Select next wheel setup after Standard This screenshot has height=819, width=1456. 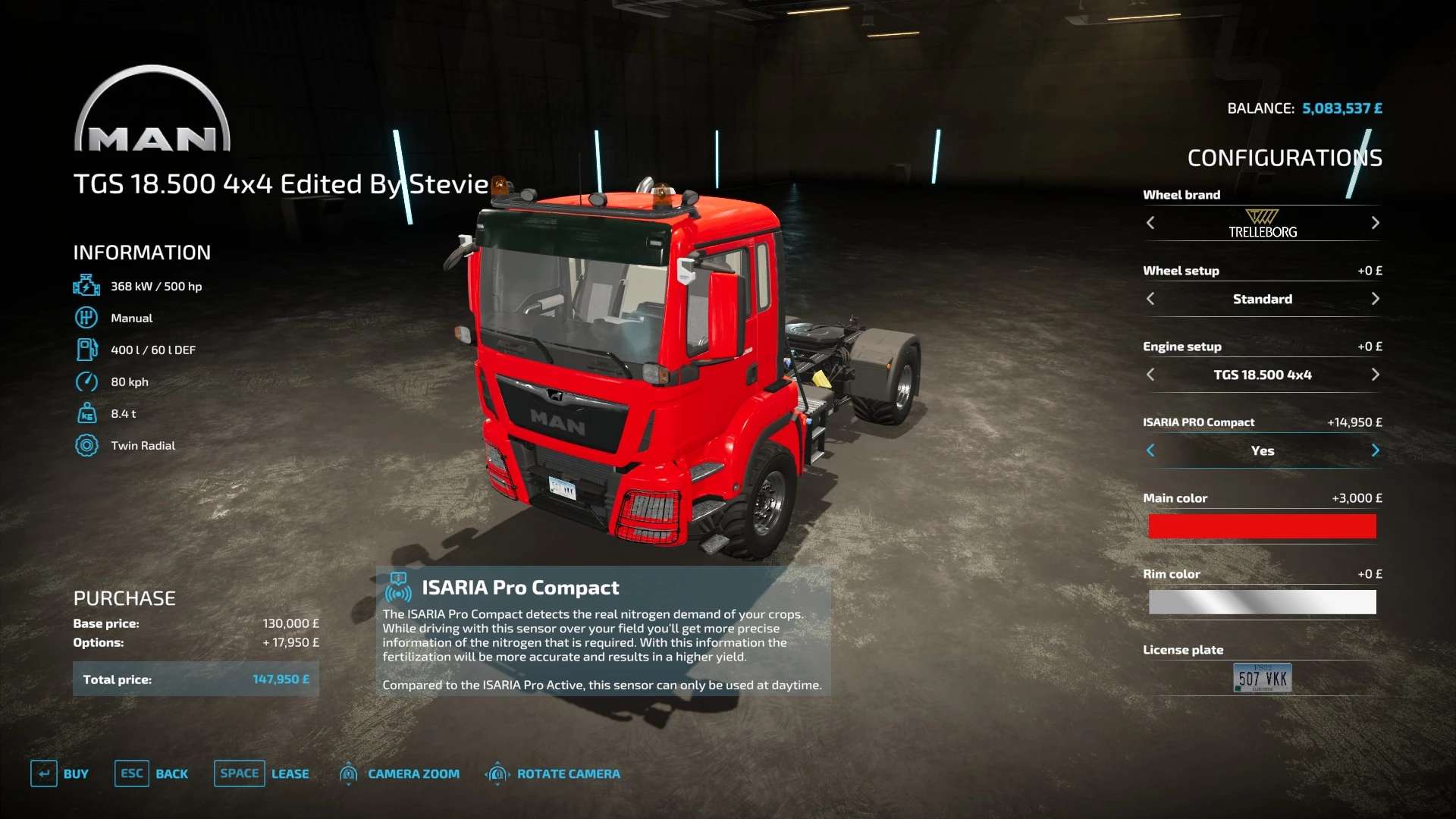pos(1375,299)
